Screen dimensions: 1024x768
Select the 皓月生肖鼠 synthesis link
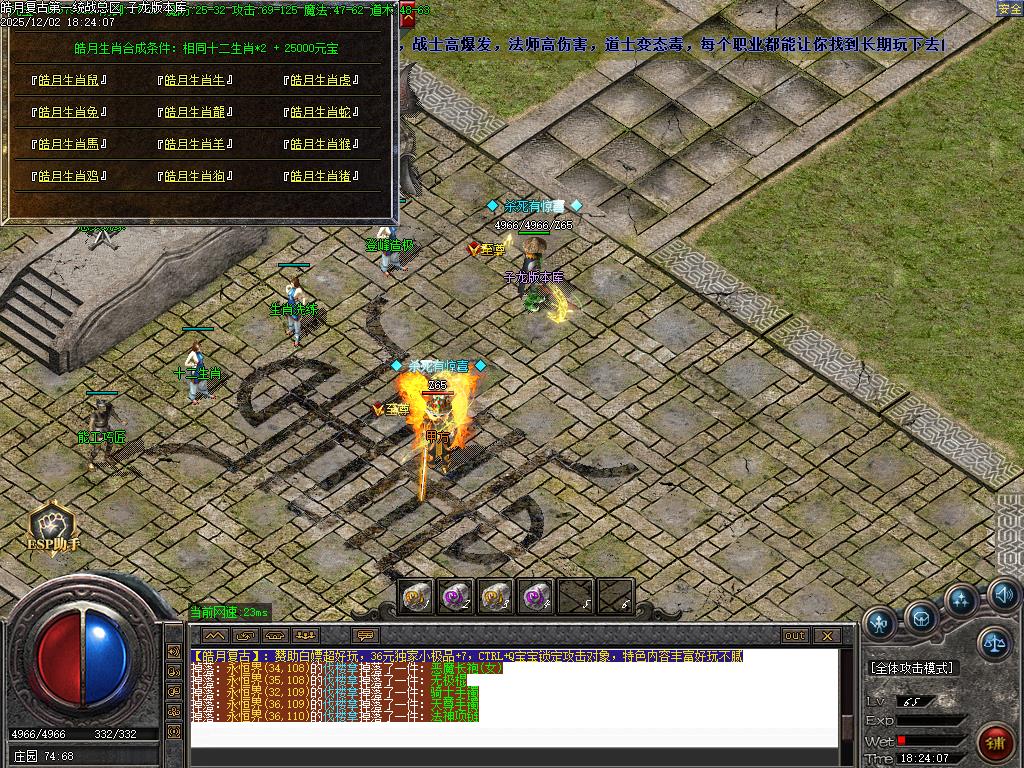coord(69,81)
